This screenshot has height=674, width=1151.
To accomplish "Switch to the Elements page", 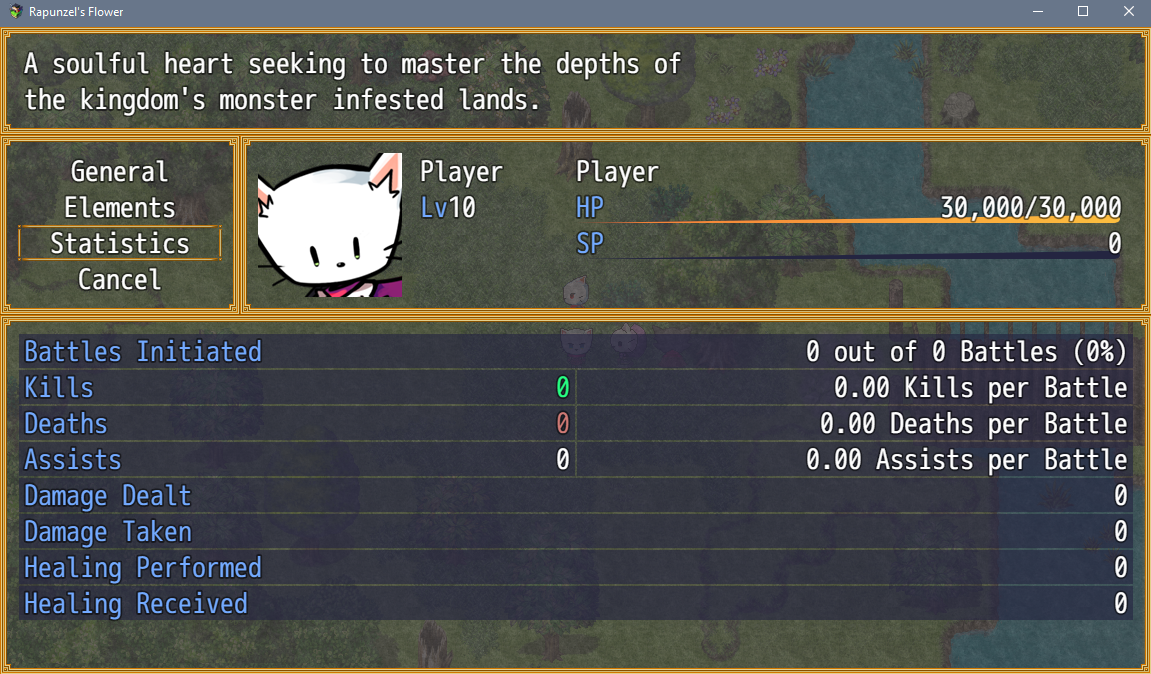I will [119, 208].
